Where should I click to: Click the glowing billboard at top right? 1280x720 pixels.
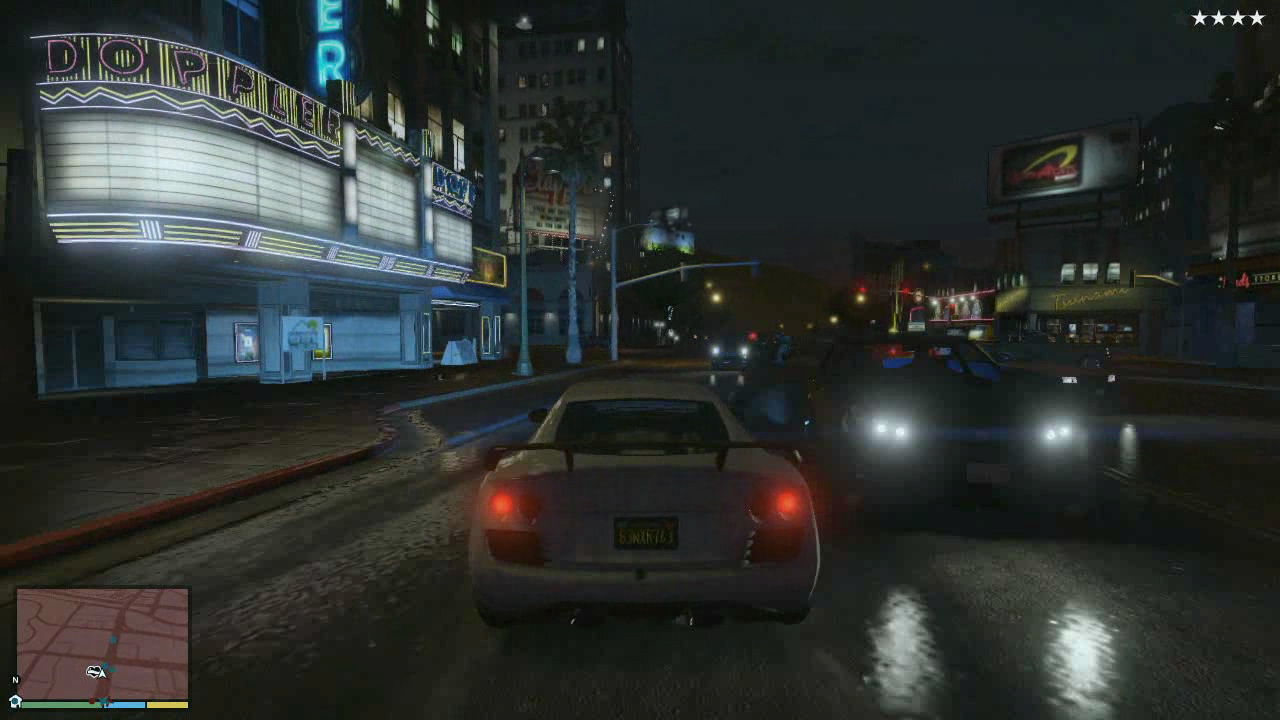1040,168
